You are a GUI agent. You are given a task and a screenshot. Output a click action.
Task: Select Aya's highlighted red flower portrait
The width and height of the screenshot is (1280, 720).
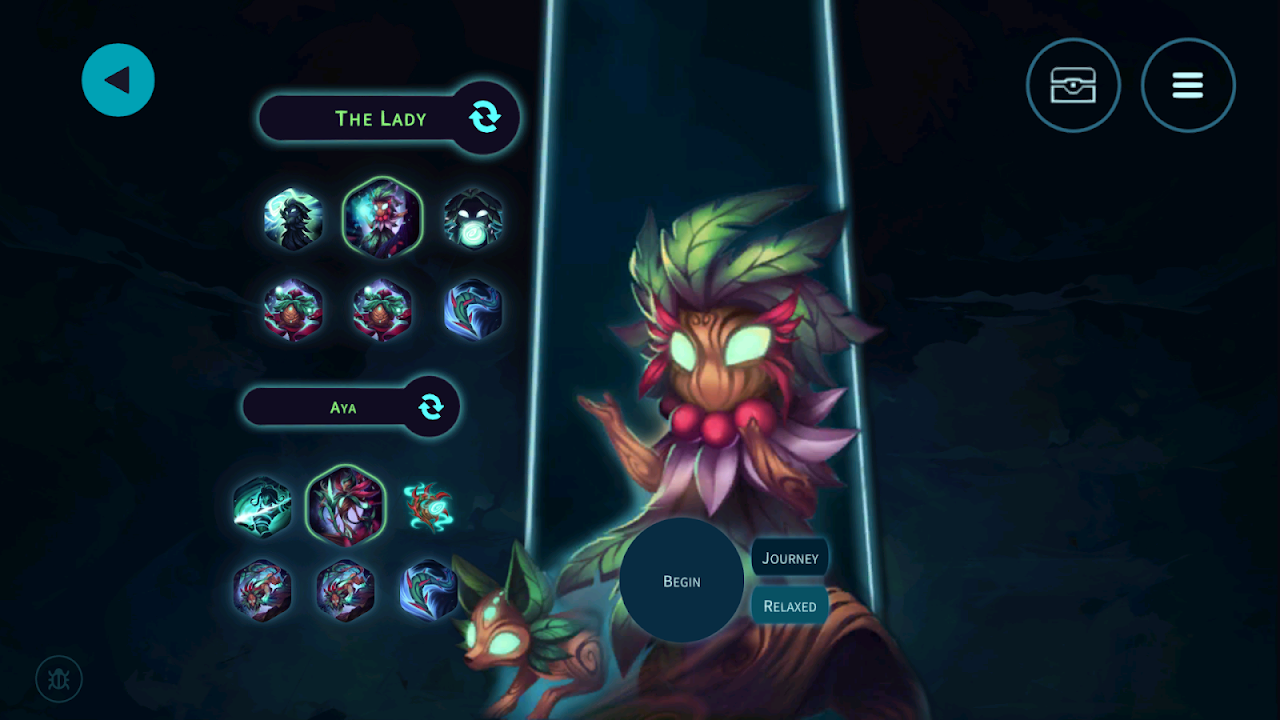click(346, 506)
